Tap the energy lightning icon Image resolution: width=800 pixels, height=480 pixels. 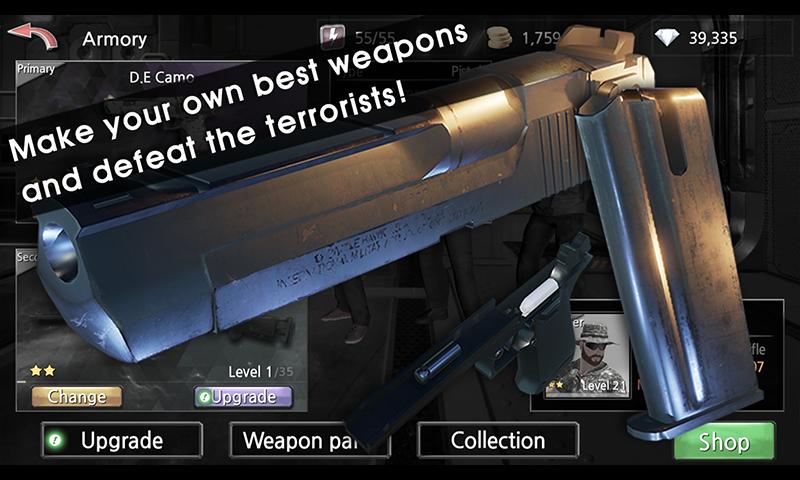point(330,38)
